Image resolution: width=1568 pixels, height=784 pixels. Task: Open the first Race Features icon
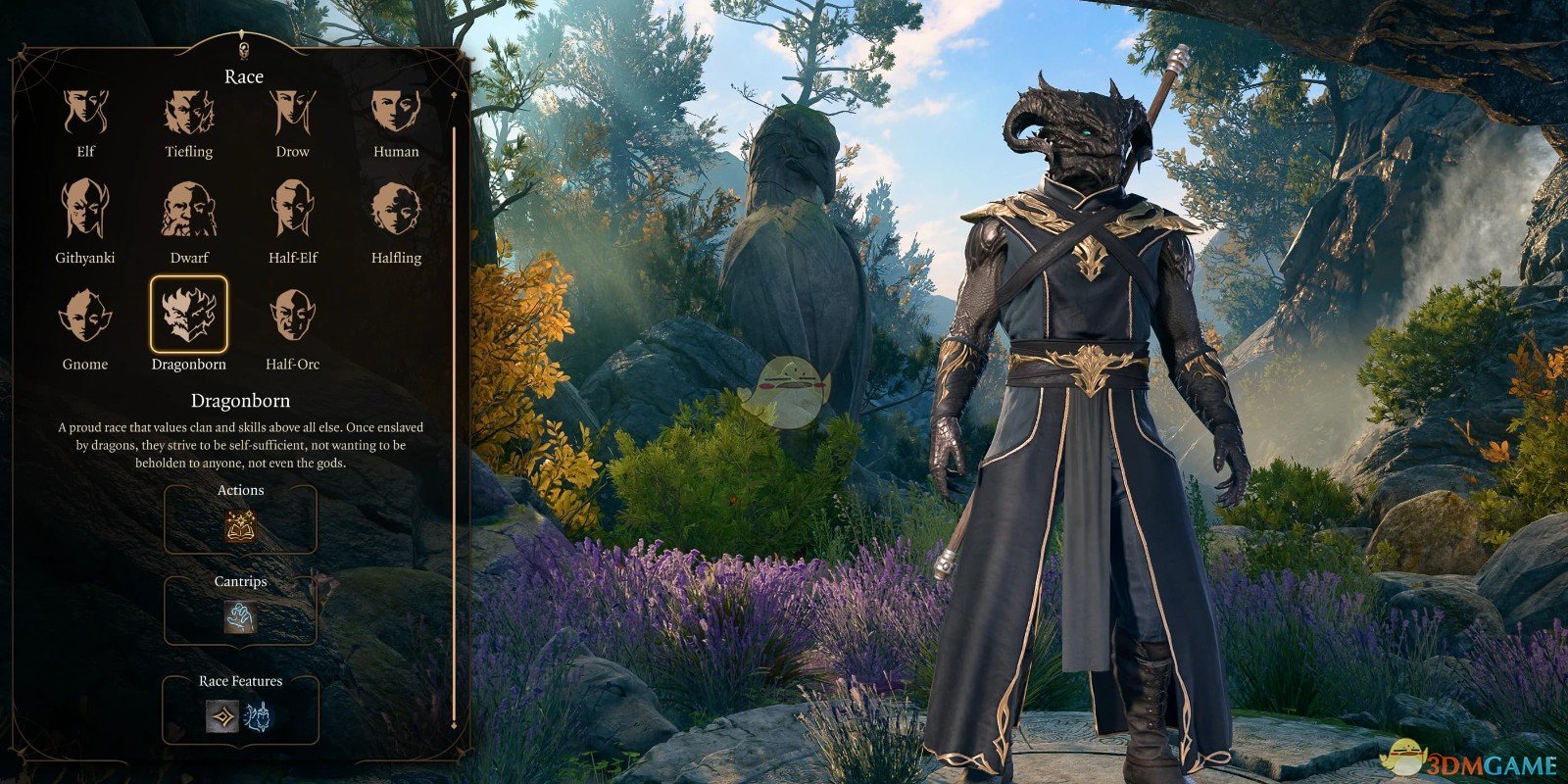[222, 716]
